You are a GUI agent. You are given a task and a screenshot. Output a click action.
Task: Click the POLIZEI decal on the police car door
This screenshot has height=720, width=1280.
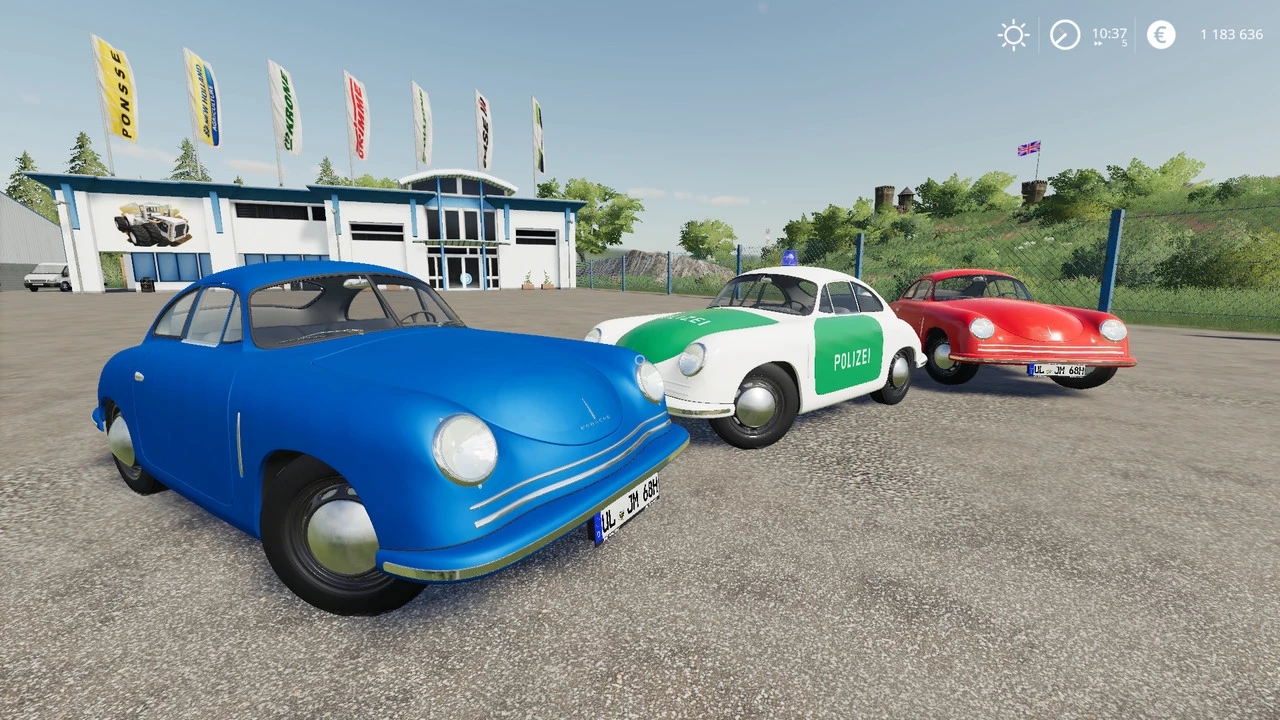pos(850,358)
